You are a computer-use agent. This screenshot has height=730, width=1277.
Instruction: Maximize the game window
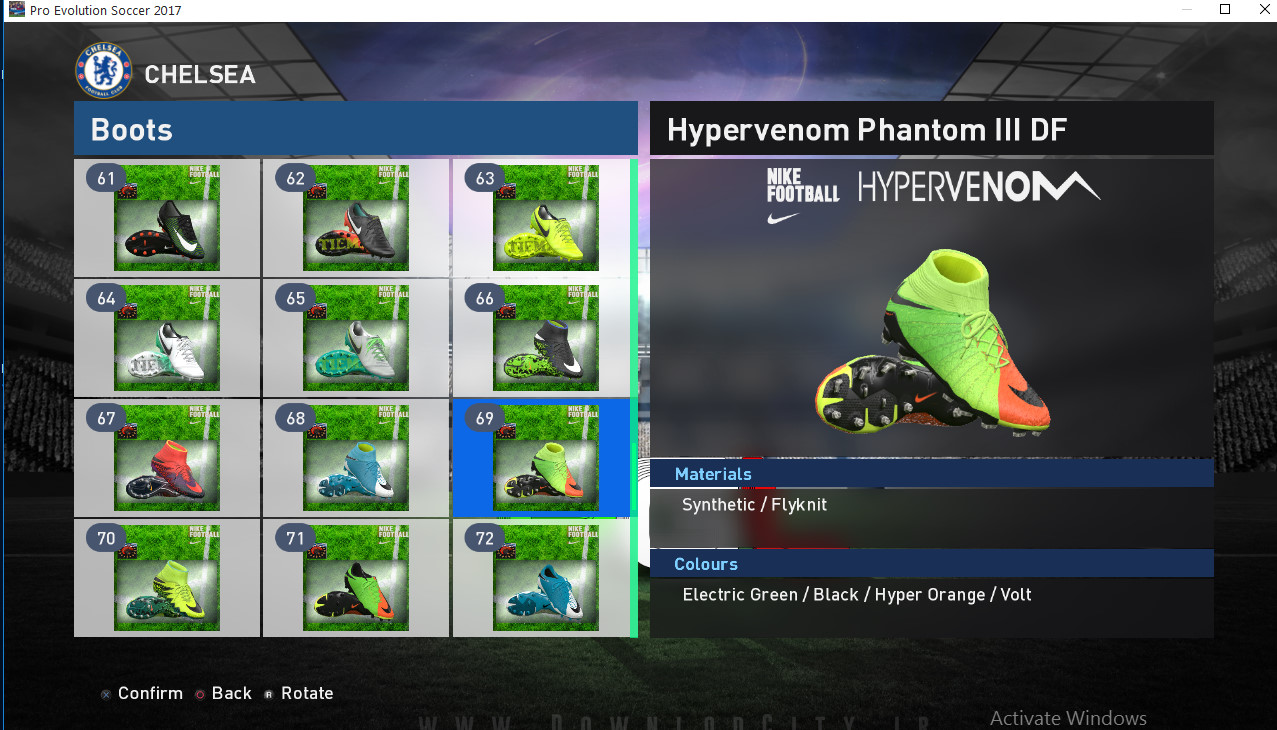click(1225, 10)
